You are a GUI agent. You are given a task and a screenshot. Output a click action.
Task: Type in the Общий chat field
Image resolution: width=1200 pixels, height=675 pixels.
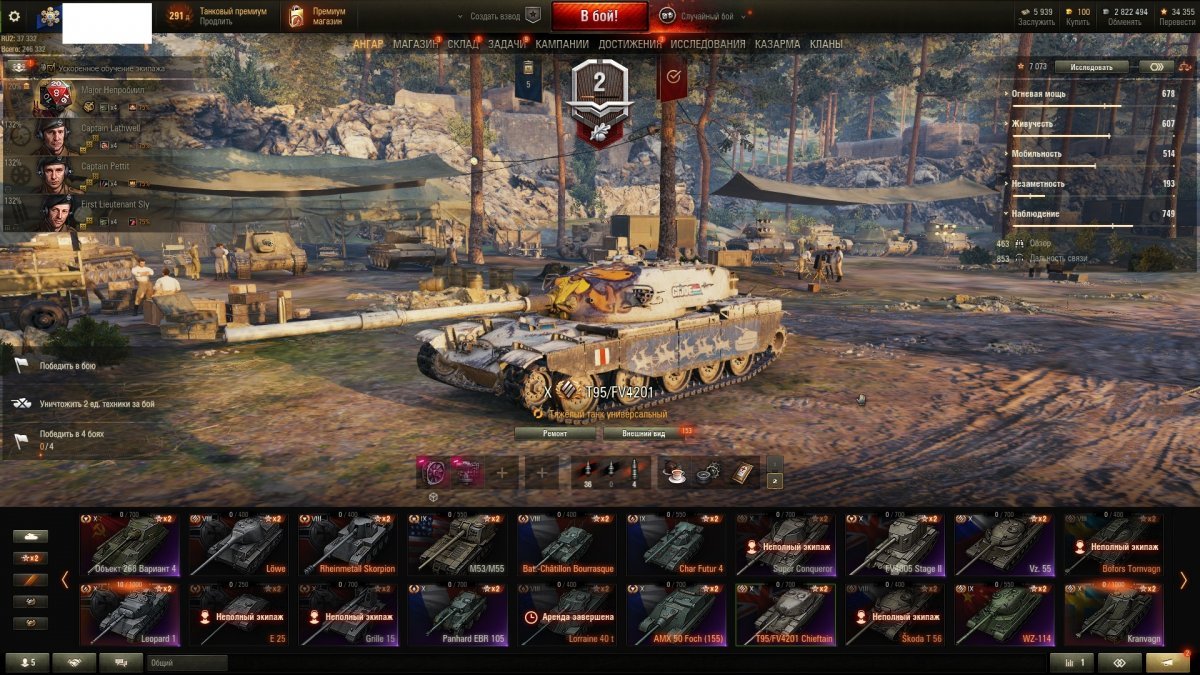tap(187, 662)
